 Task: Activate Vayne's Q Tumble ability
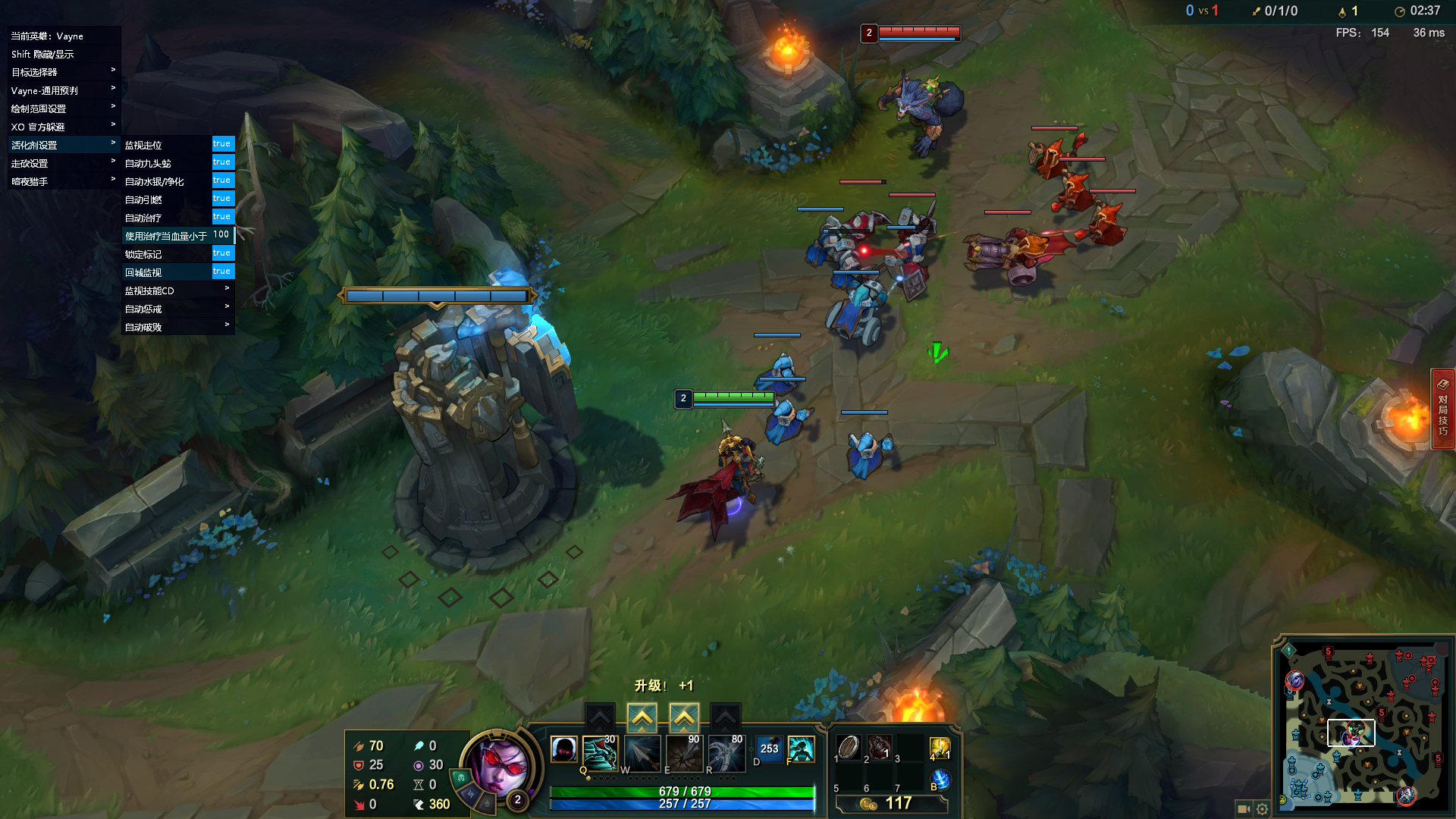coord(600,752)
